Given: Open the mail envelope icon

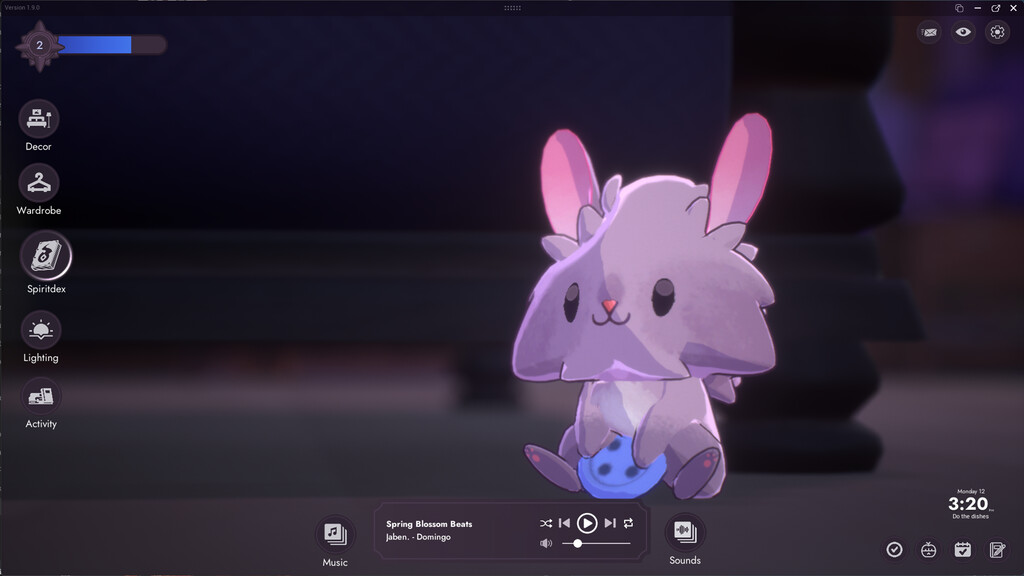Looking at the screenshot, I should [930, 32].
